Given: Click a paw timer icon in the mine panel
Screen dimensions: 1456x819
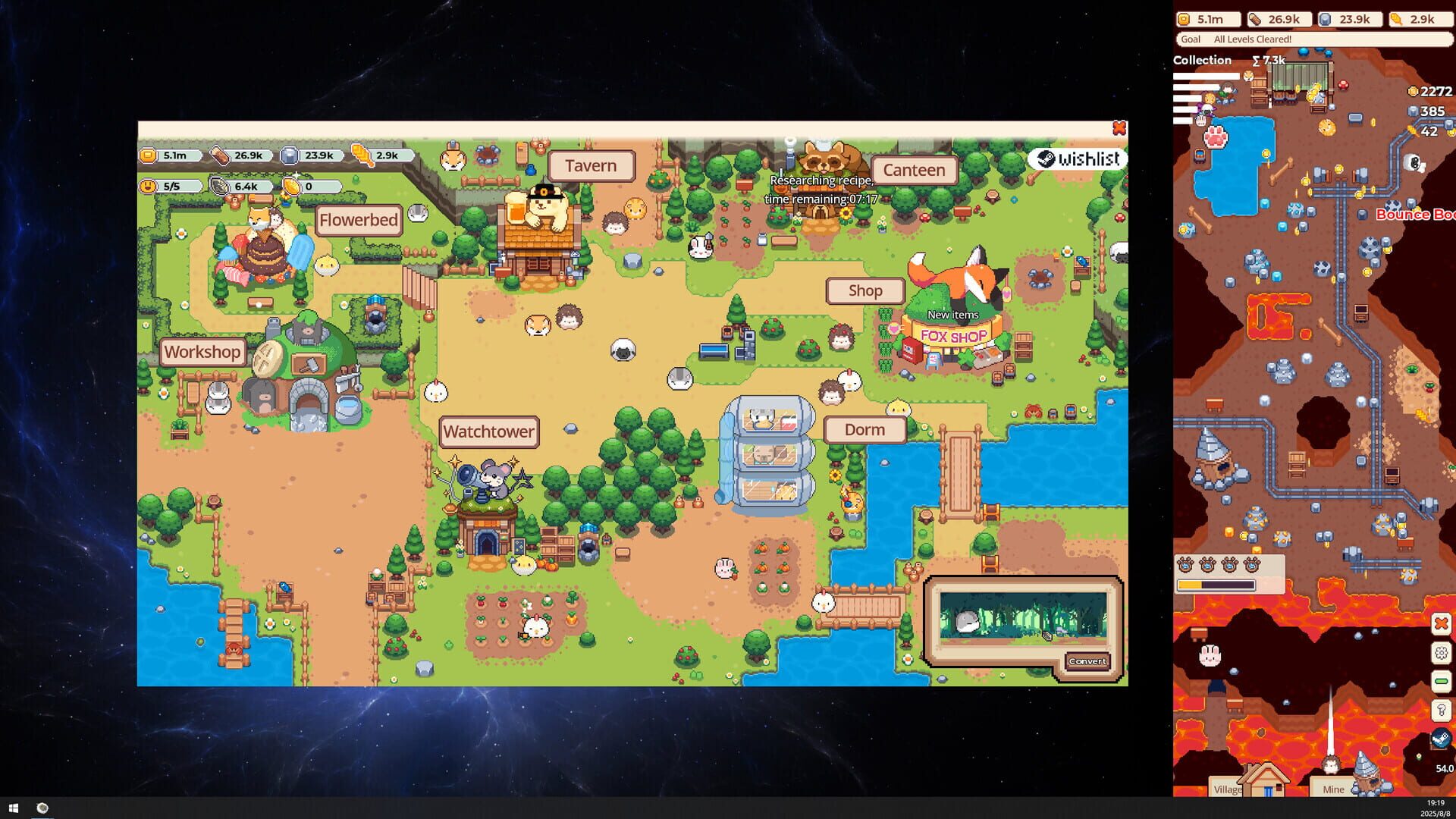Looking at the screenshot, I should click(x=1184, y=564).
